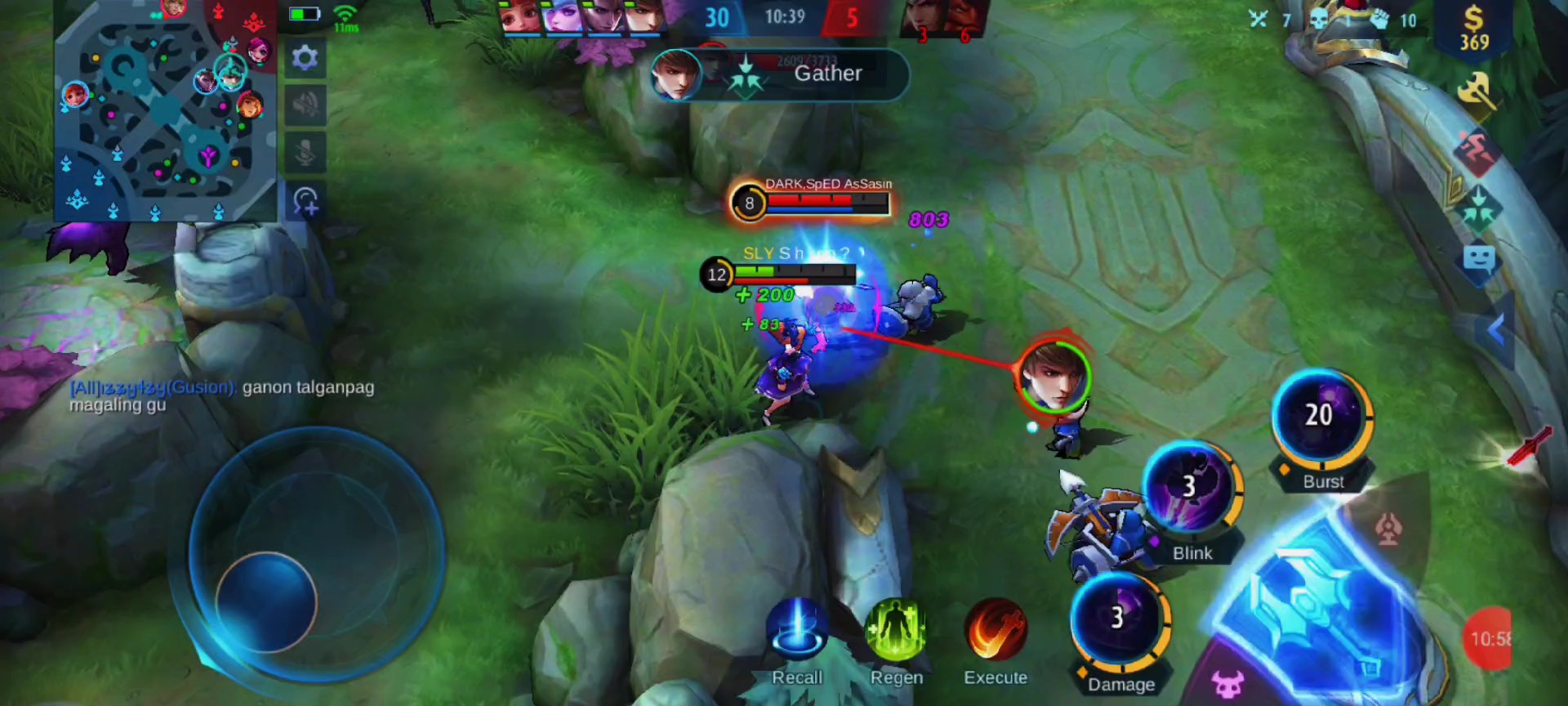Toggle the speaker sound icon
The image size is (1568, 706).
tap(305, 105)
